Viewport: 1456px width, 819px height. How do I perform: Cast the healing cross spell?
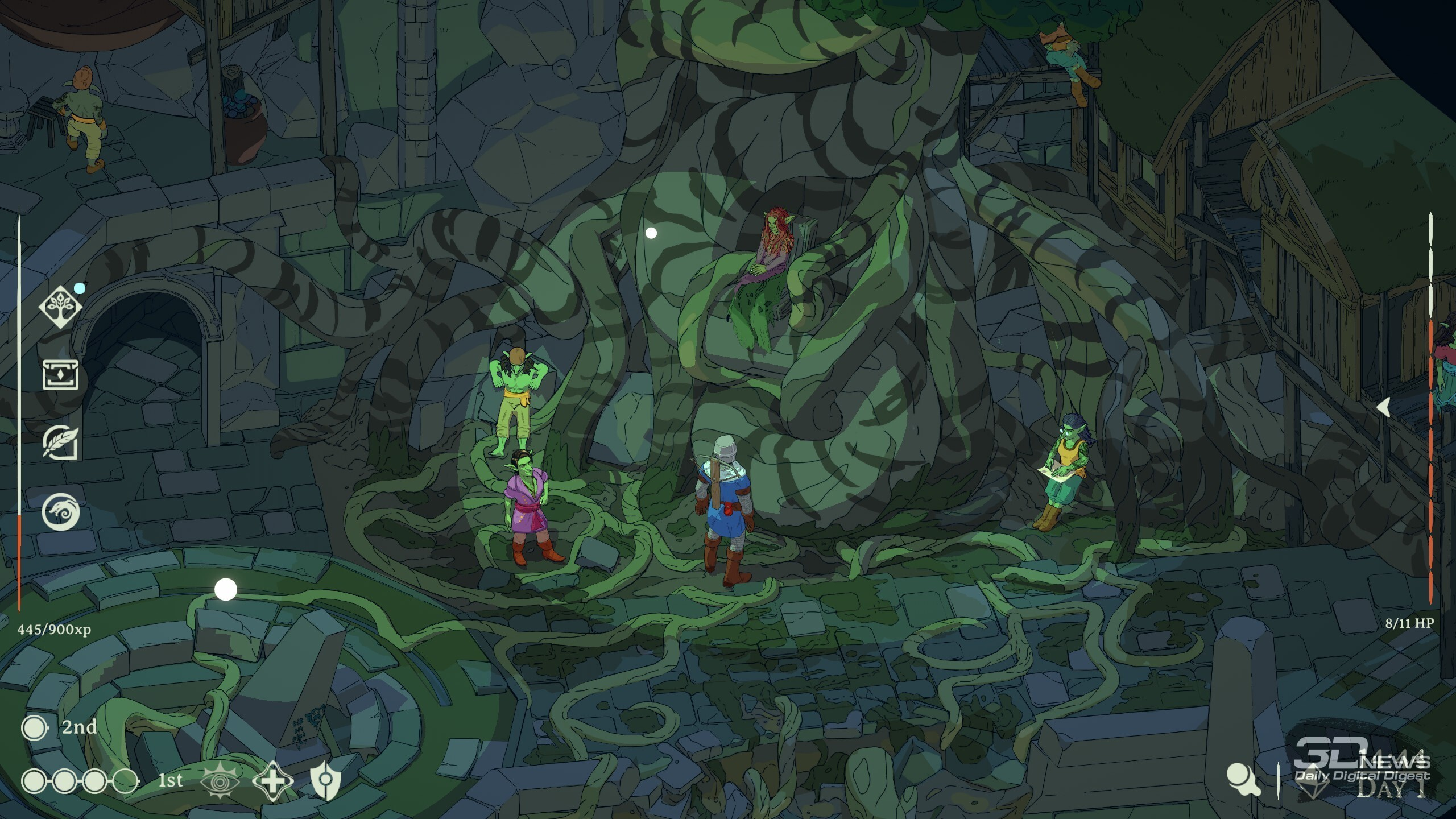point(273,781)
